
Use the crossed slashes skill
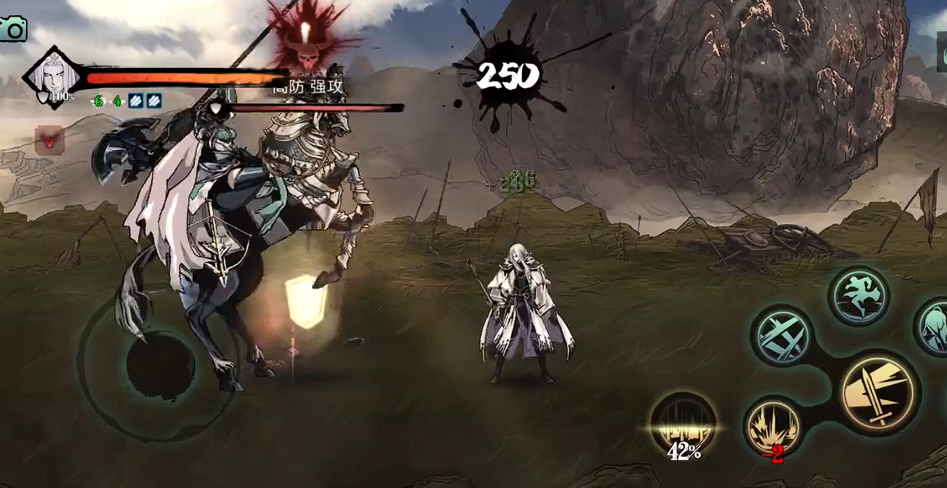coord(782,335)
